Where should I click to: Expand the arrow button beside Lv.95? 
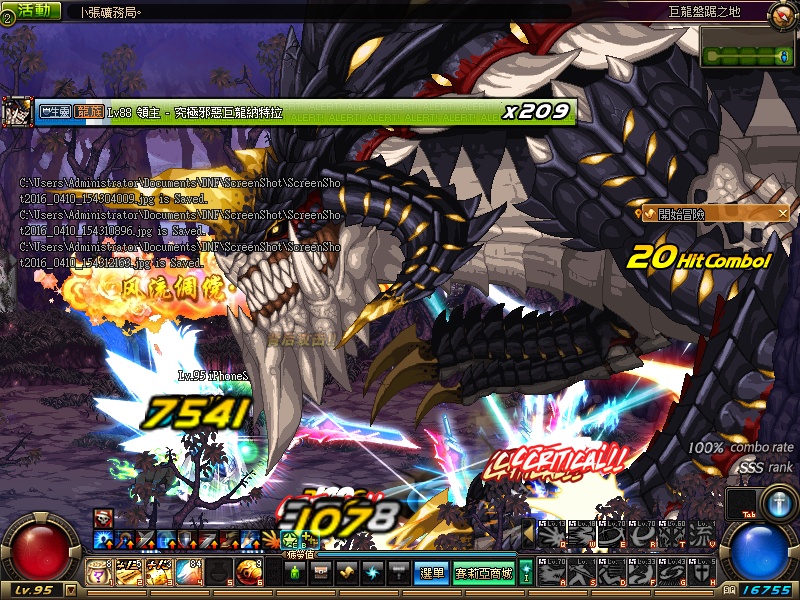point(69,590)
